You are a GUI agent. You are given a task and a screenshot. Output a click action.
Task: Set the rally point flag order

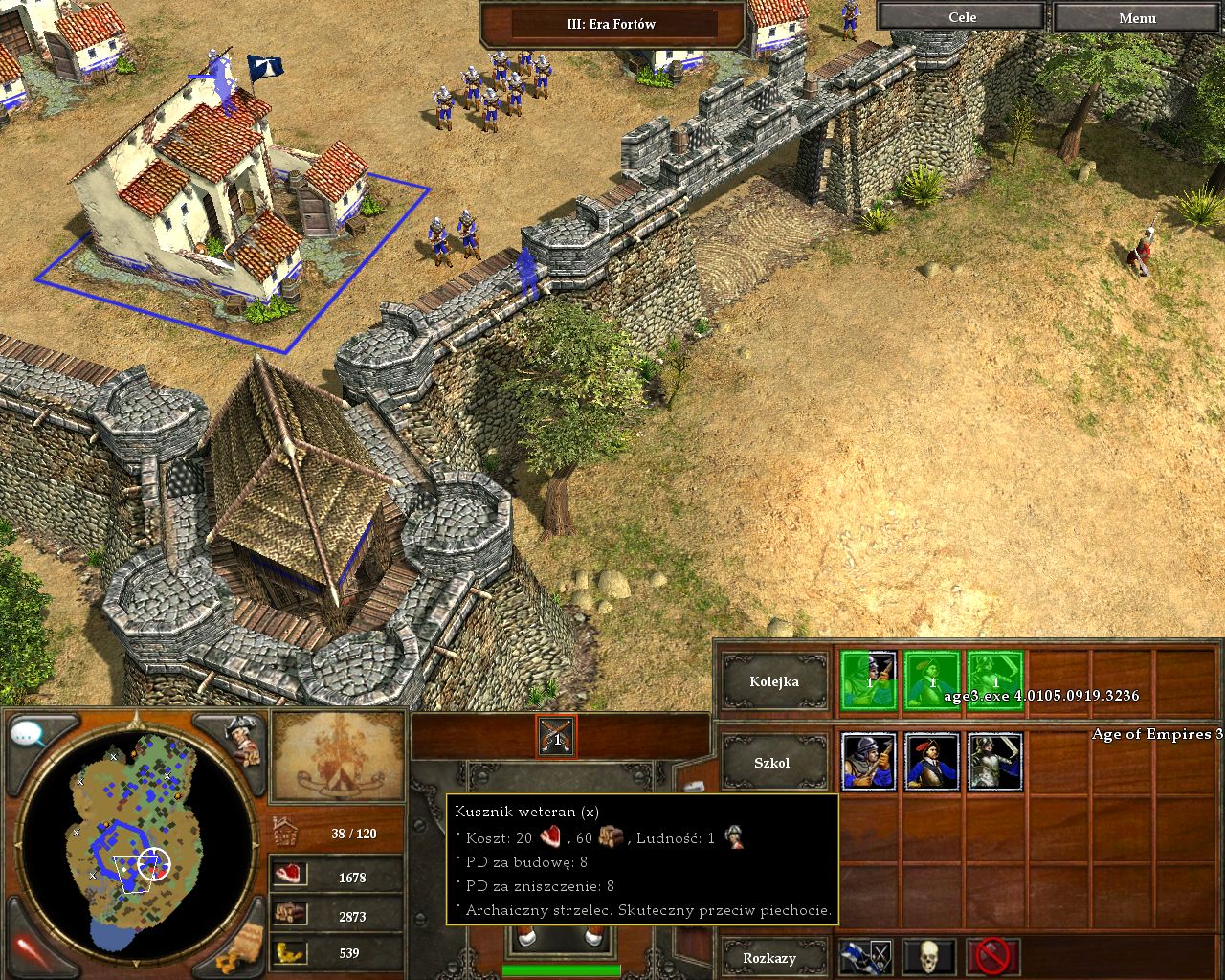click(866, 957)
